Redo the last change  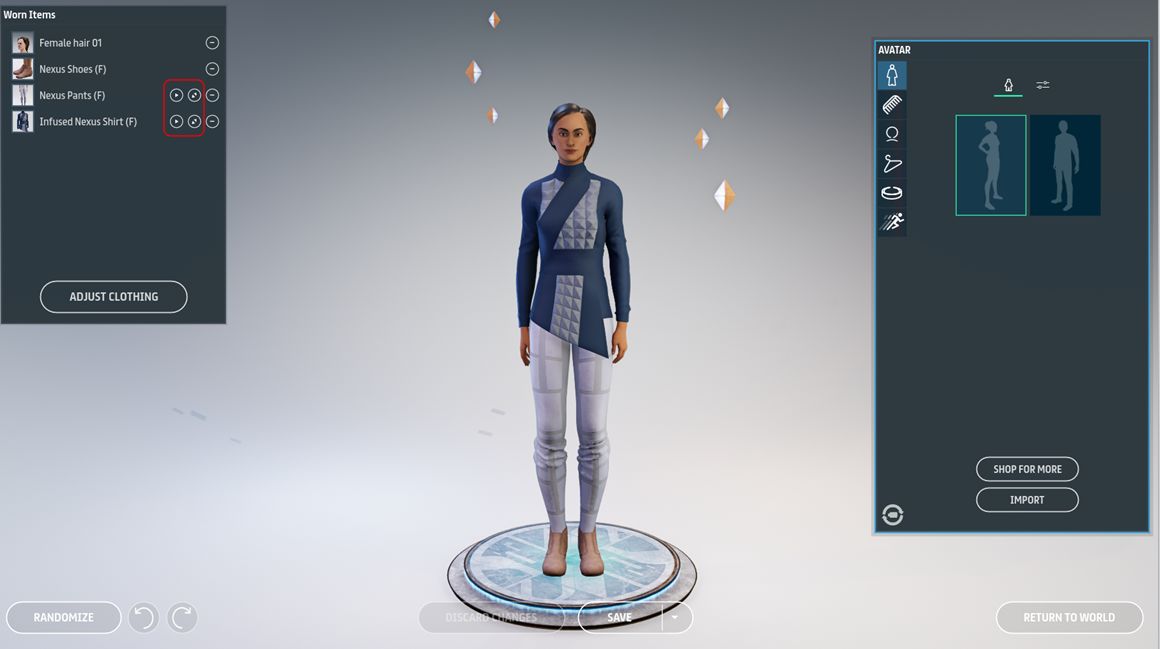click(x=182, y=617)
